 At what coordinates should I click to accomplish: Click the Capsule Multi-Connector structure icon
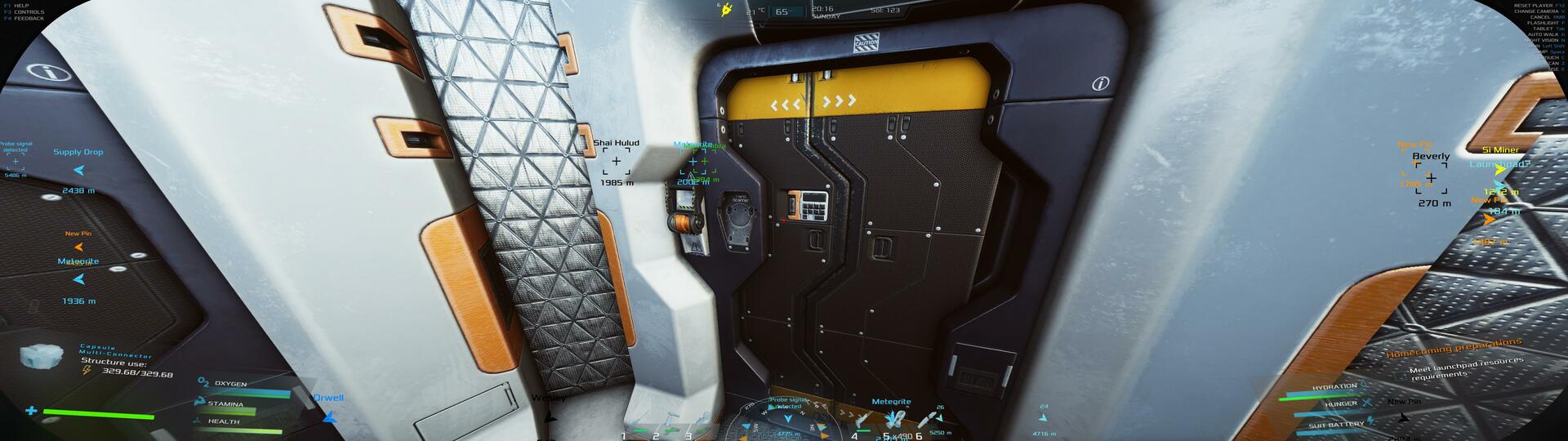pos(42,356)
